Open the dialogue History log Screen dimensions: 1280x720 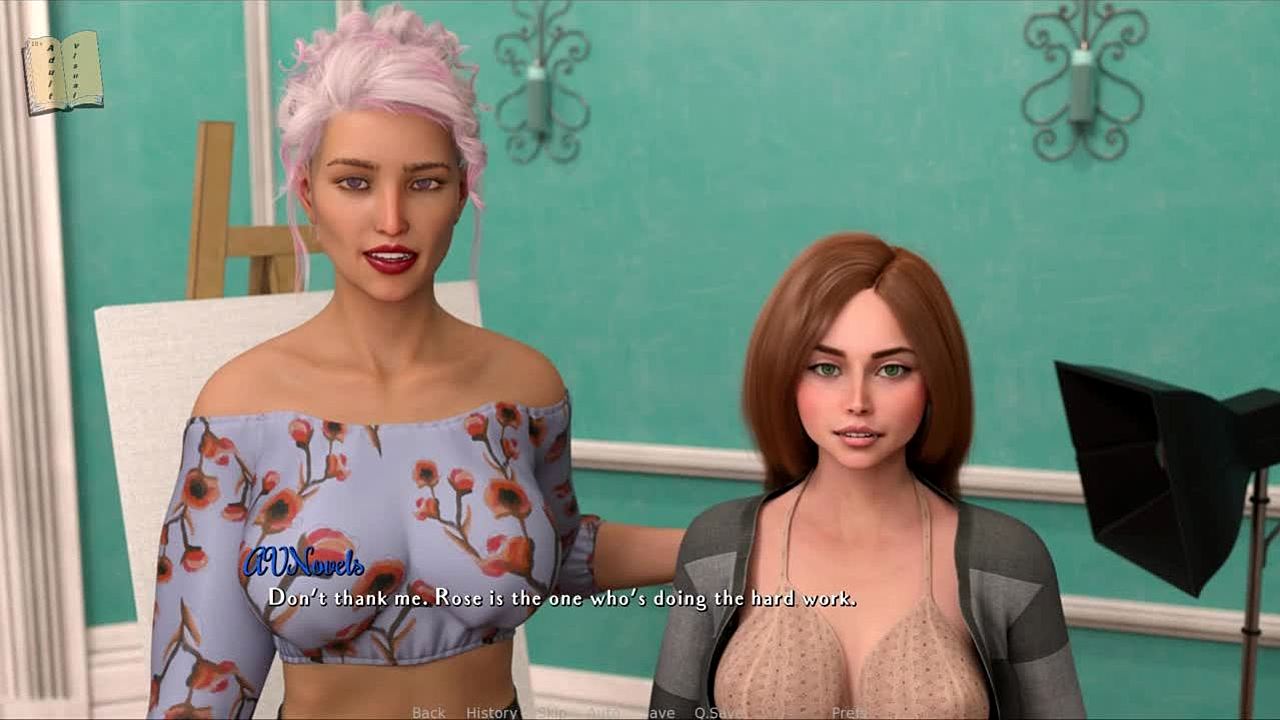[x=491, y=712]
